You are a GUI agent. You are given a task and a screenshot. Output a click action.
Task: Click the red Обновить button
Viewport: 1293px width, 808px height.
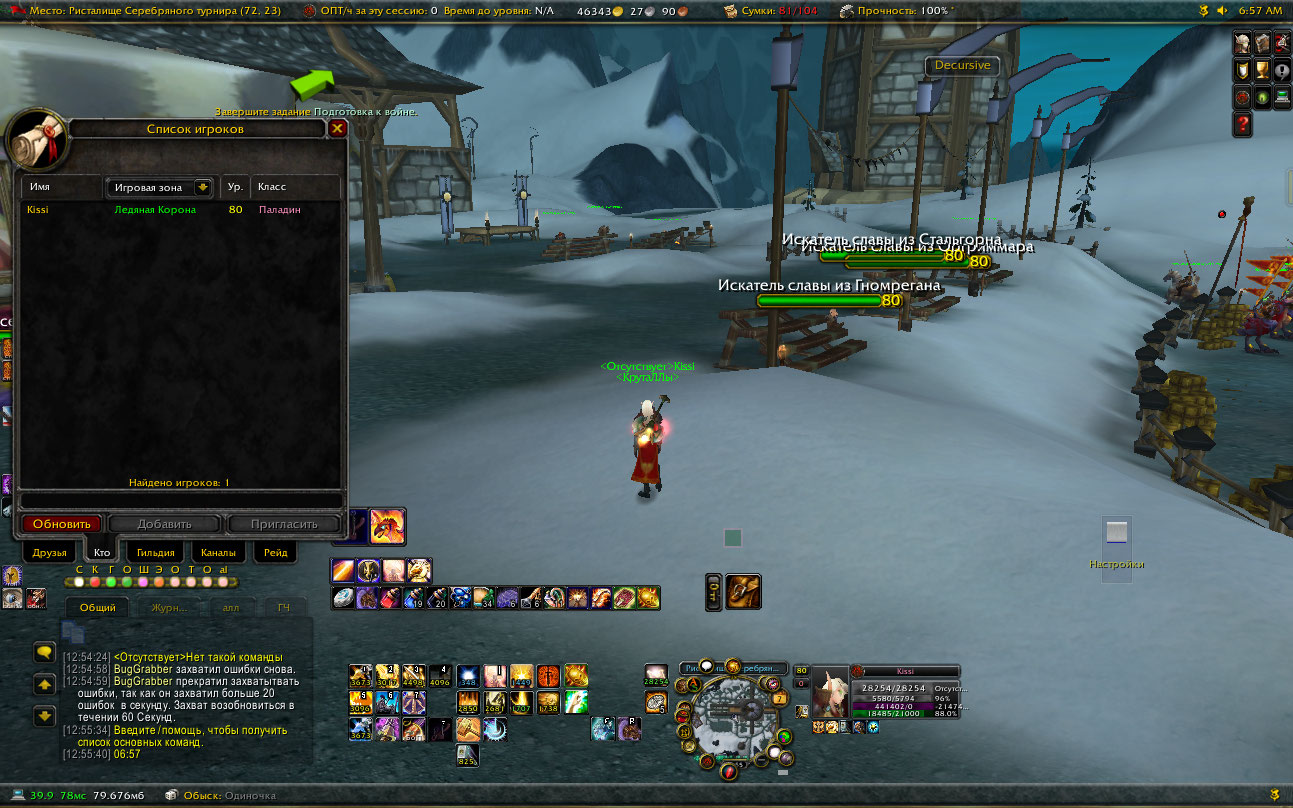[x=62, y=524]
